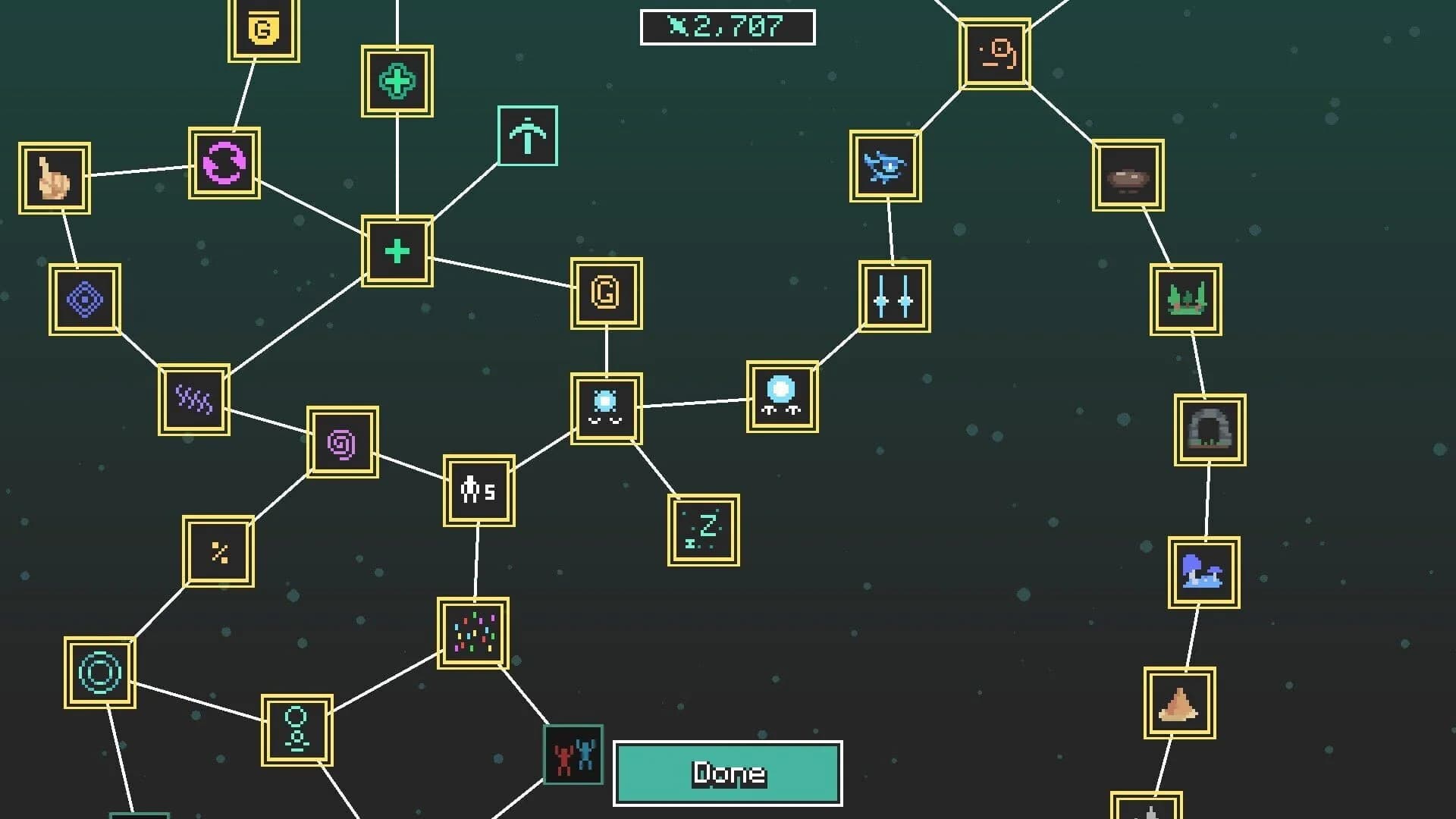Pick the sleeping Z upgrade node
This screenshot has height=819, width=1456.
click(x=702, y=529)
